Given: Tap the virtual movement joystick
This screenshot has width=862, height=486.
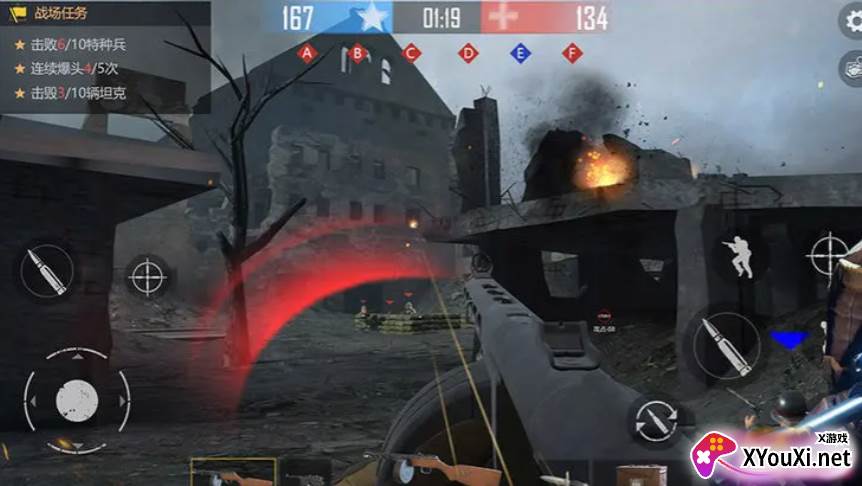Looking at the screenshot, I should pyautogui.click(x=77, y=398).
